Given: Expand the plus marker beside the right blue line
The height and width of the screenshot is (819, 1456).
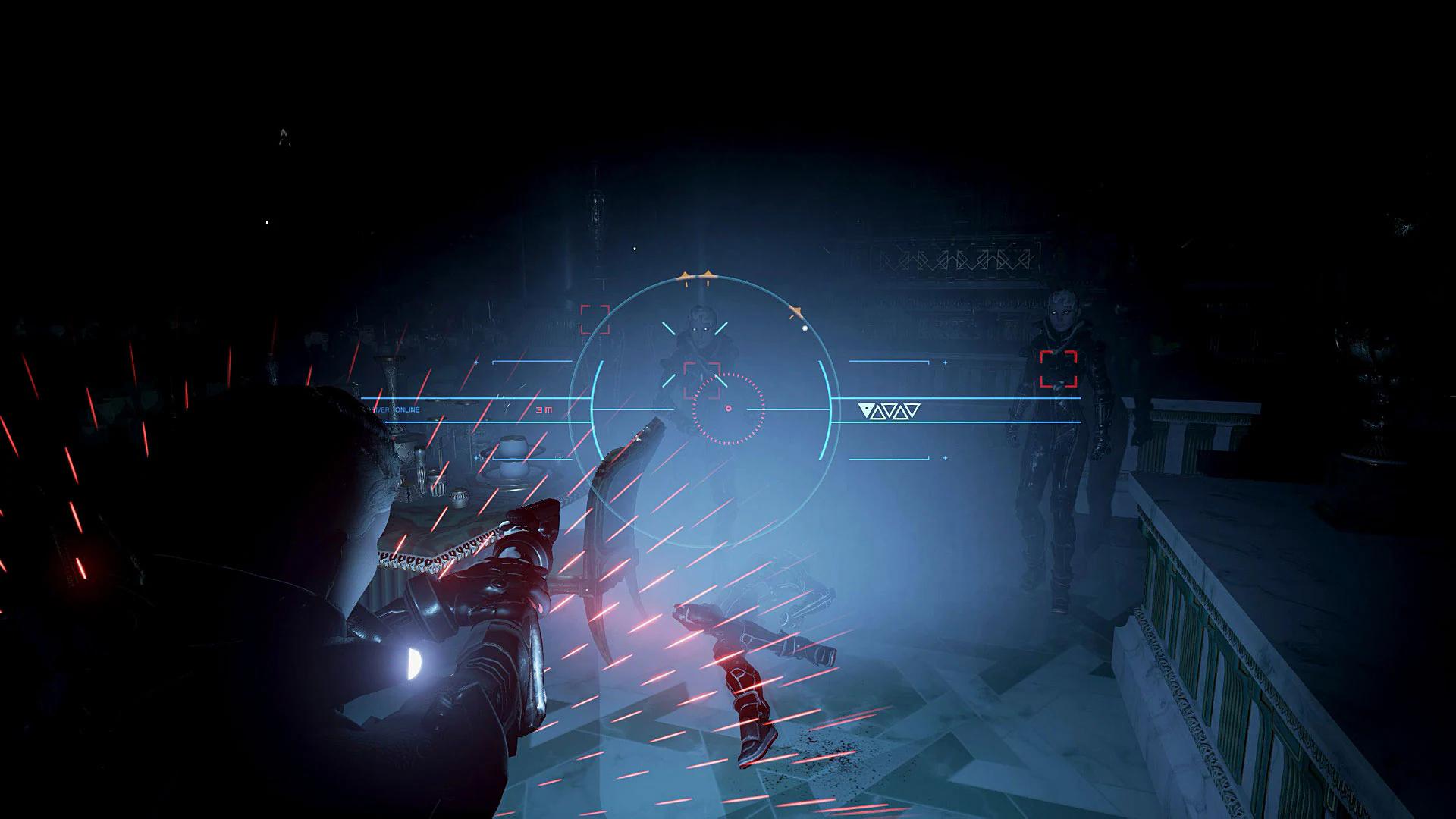Looking at the screenshot, I should click(945, 457).
